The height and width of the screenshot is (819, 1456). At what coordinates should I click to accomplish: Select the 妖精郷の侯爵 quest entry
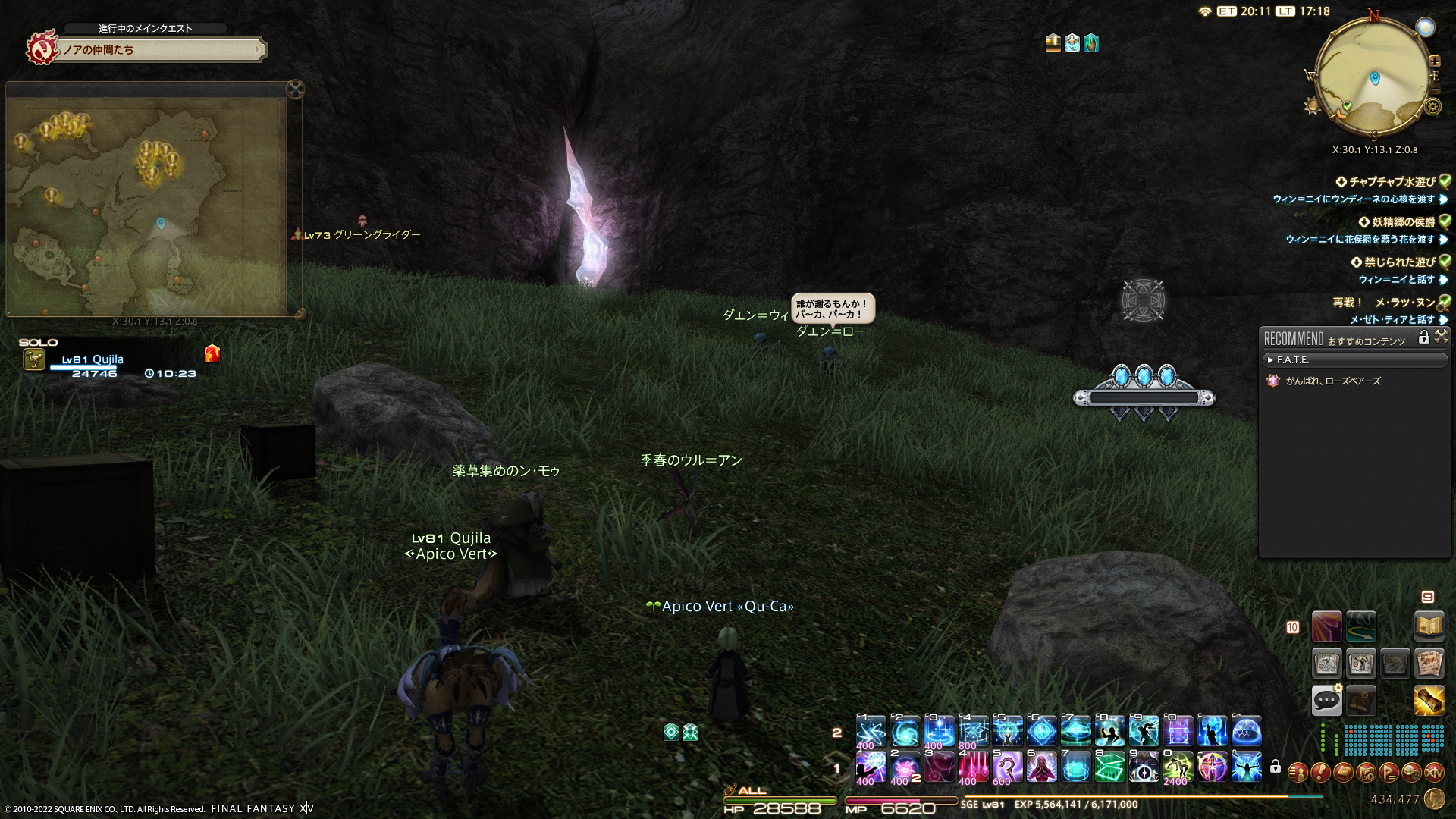click(x=1403, y=222)
